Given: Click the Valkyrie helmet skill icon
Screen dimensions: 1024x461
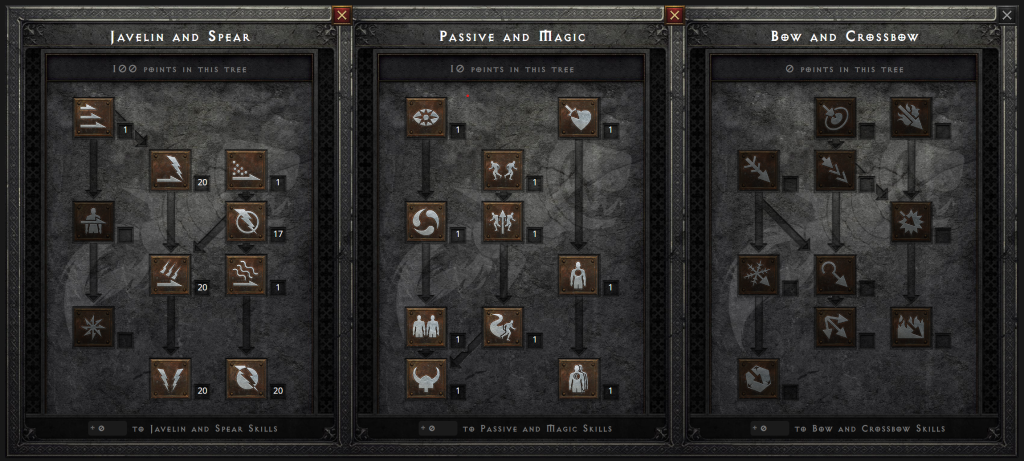Looking at the screenshot, I should (x=426, y=378).
